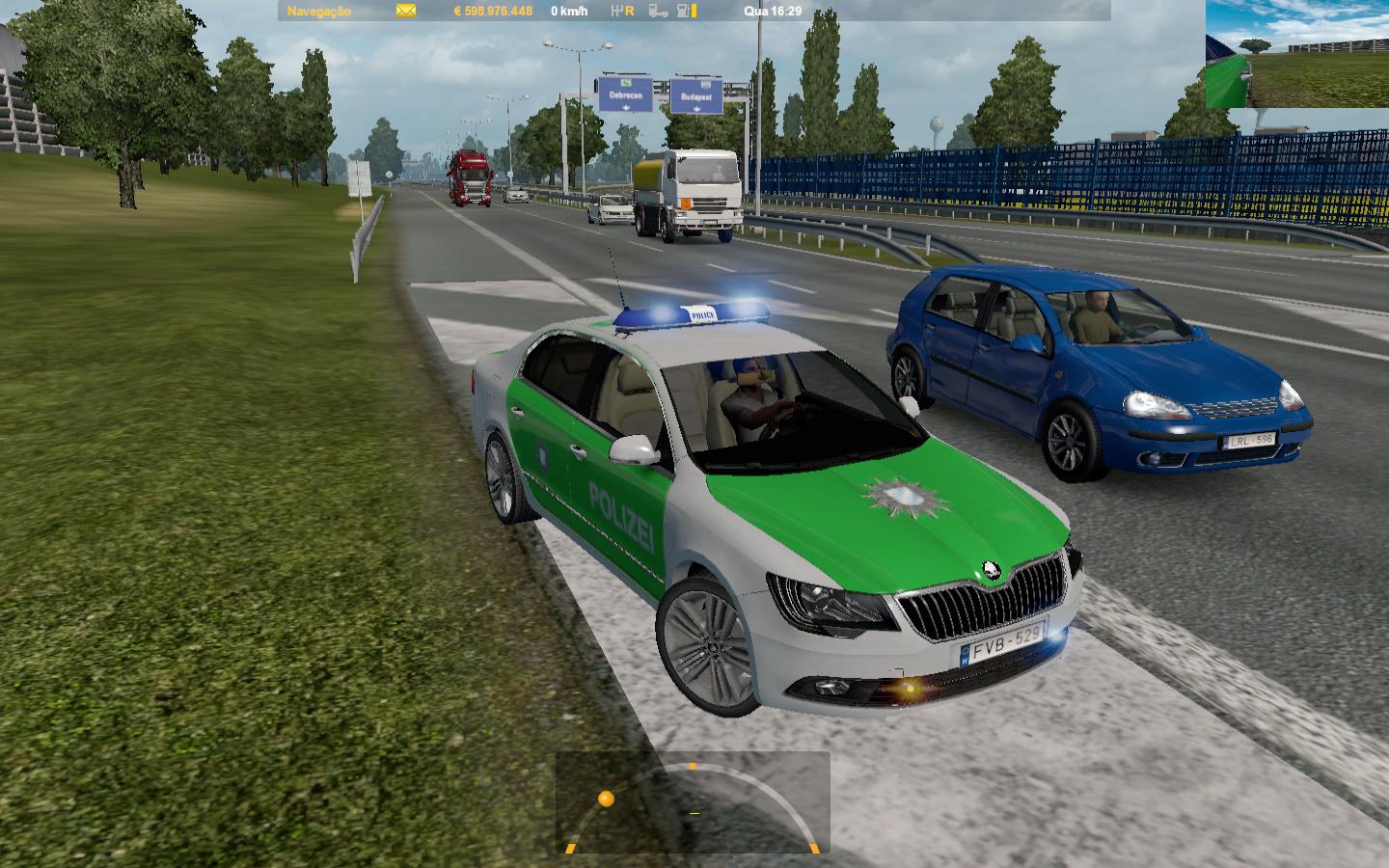Viewport: 1389px width, 868px height.
Task: Click the steering arc indicator panel
Action: 692,803
